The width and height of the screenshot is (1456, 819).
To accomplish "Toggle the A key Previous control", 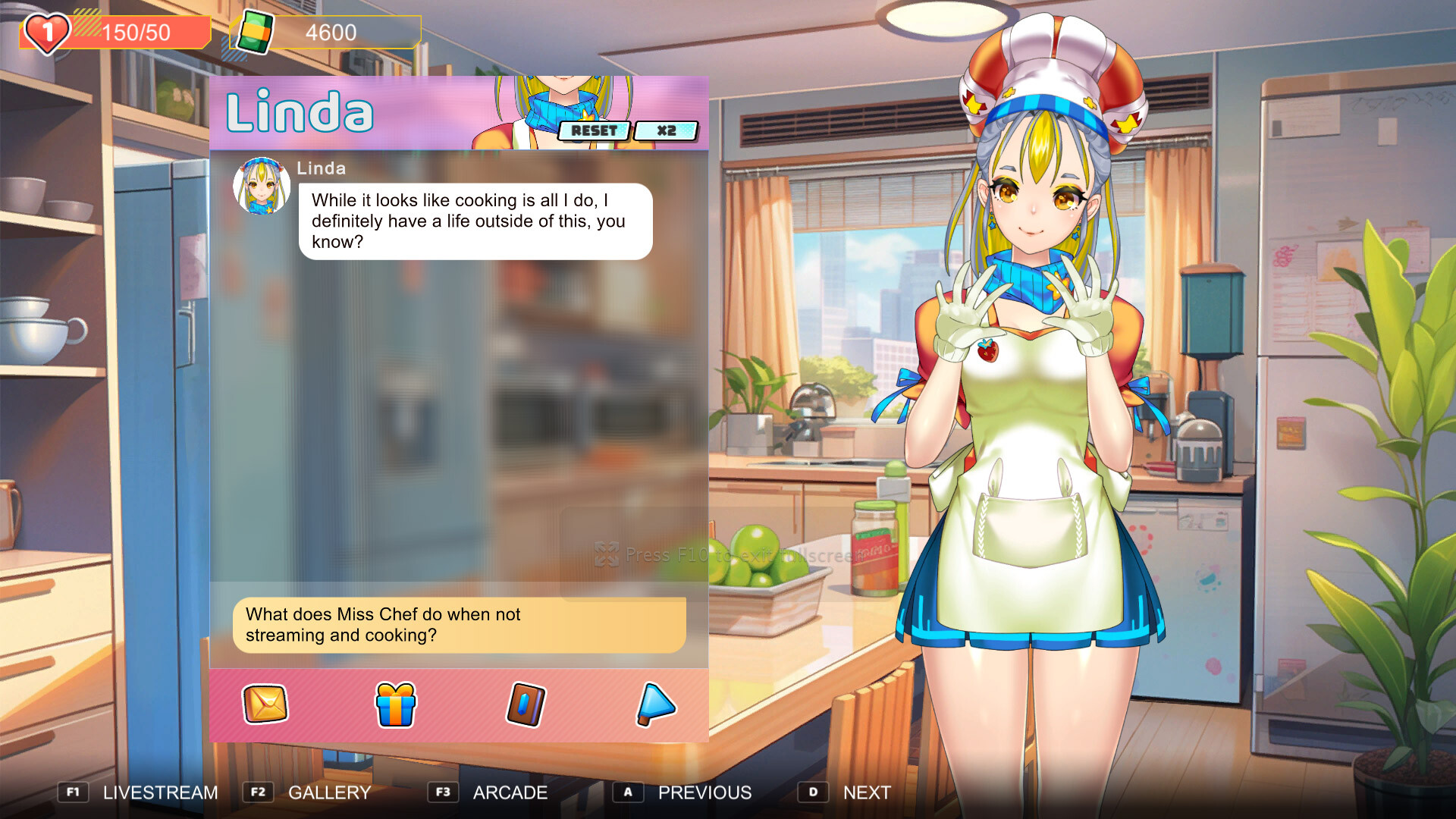I will coord(628,792).
